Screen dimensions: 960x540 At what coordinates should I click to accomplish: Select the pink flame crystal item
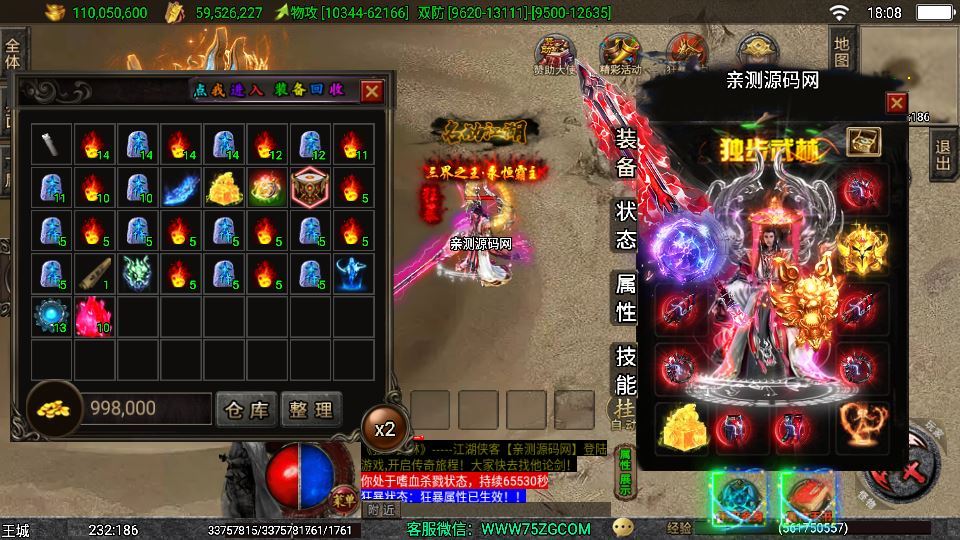pyautogui.click(x=95, y=315)
